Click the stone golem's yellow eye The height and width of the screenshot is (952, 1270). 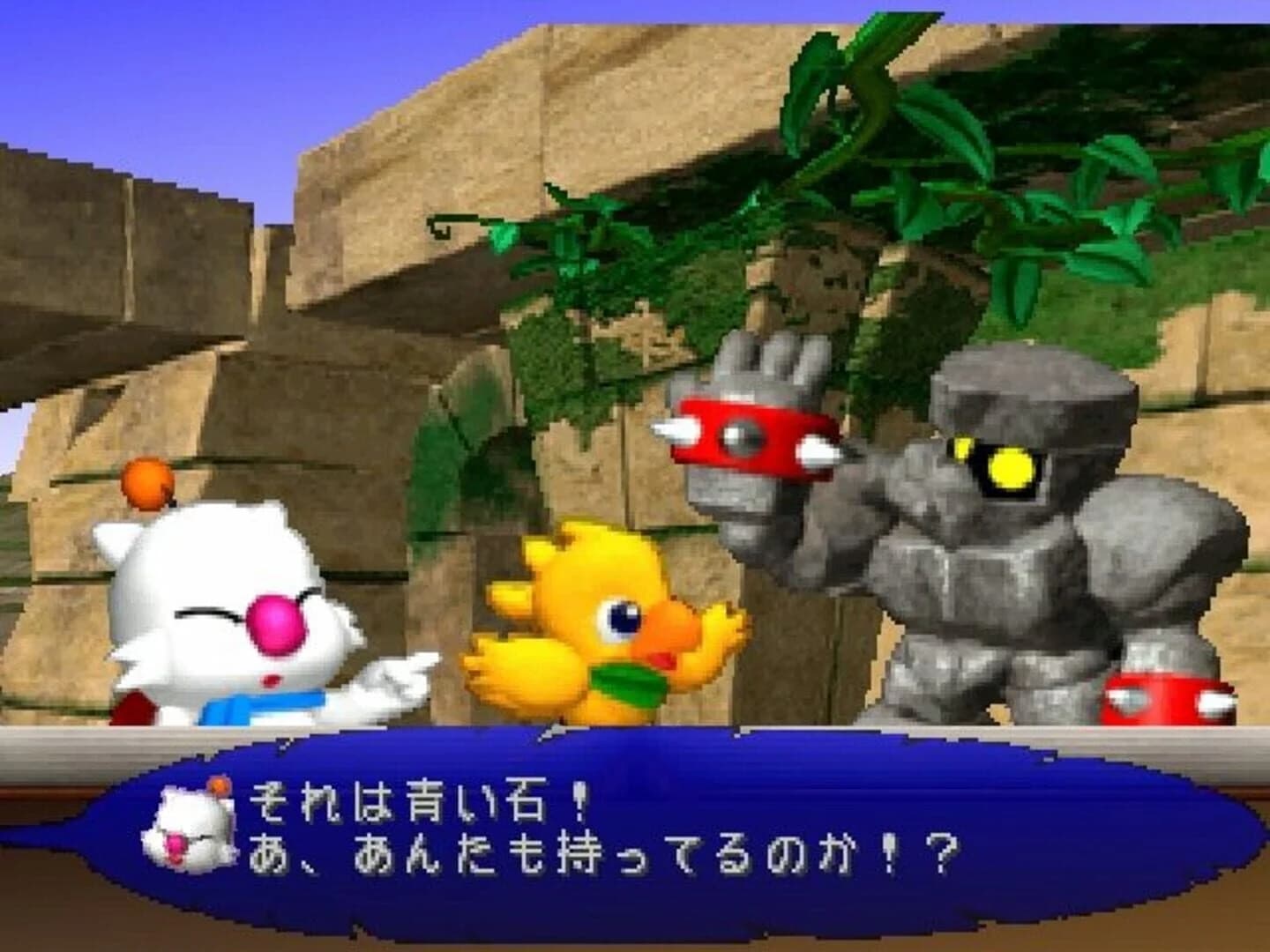click(1012, 466)
